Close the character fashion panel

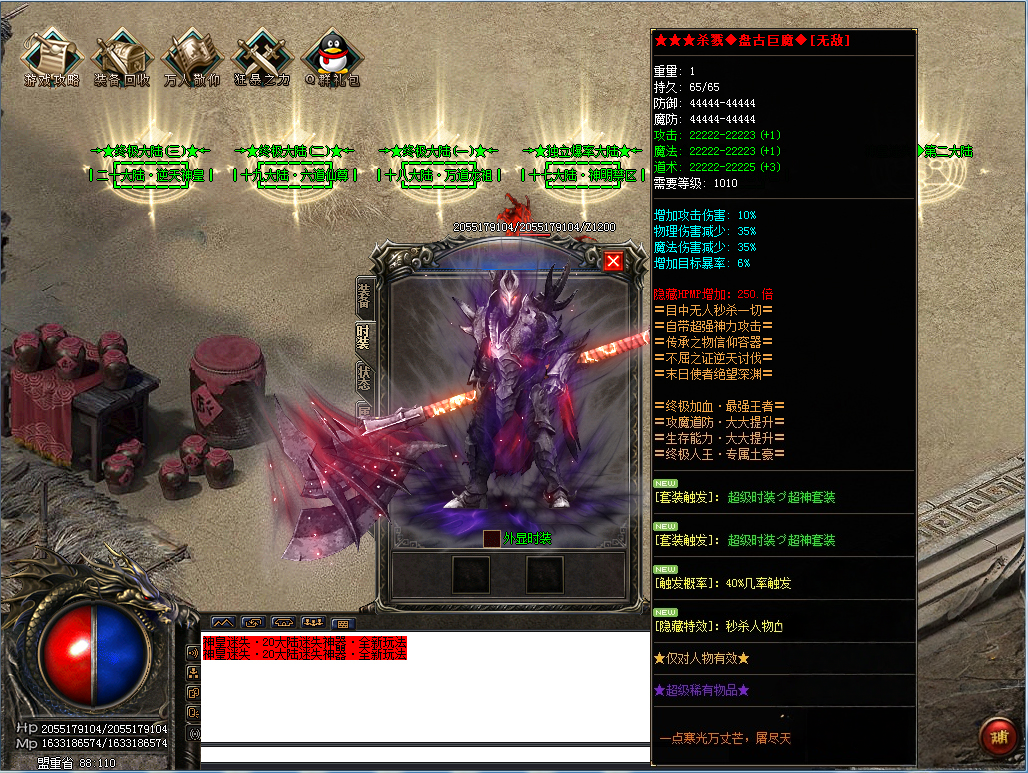(x=613, y=261)
